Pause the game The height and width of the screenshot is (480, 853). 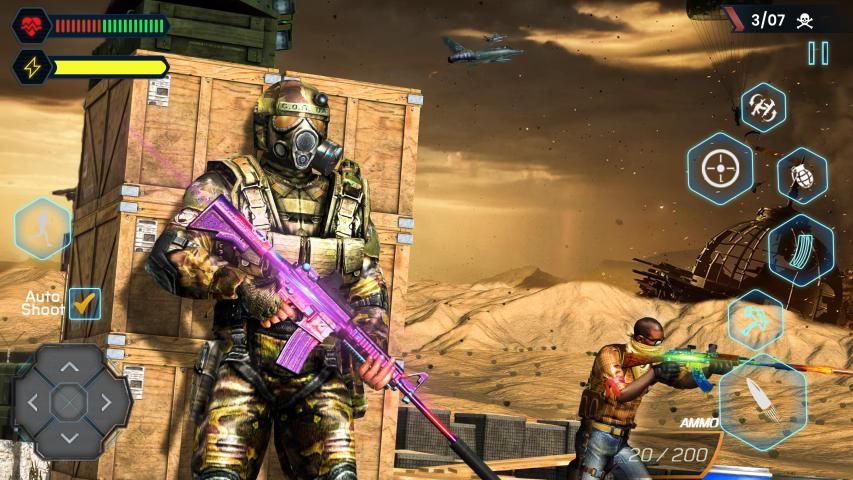pyautogui.click(x=818, y=54)
